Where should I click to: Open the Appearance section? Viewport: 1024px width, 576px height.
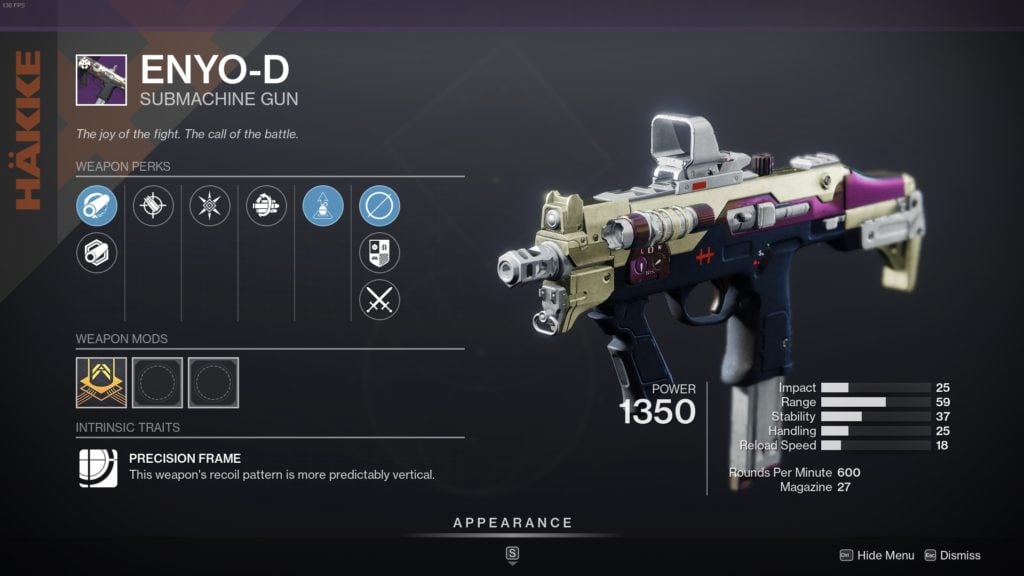click(512, 523)
